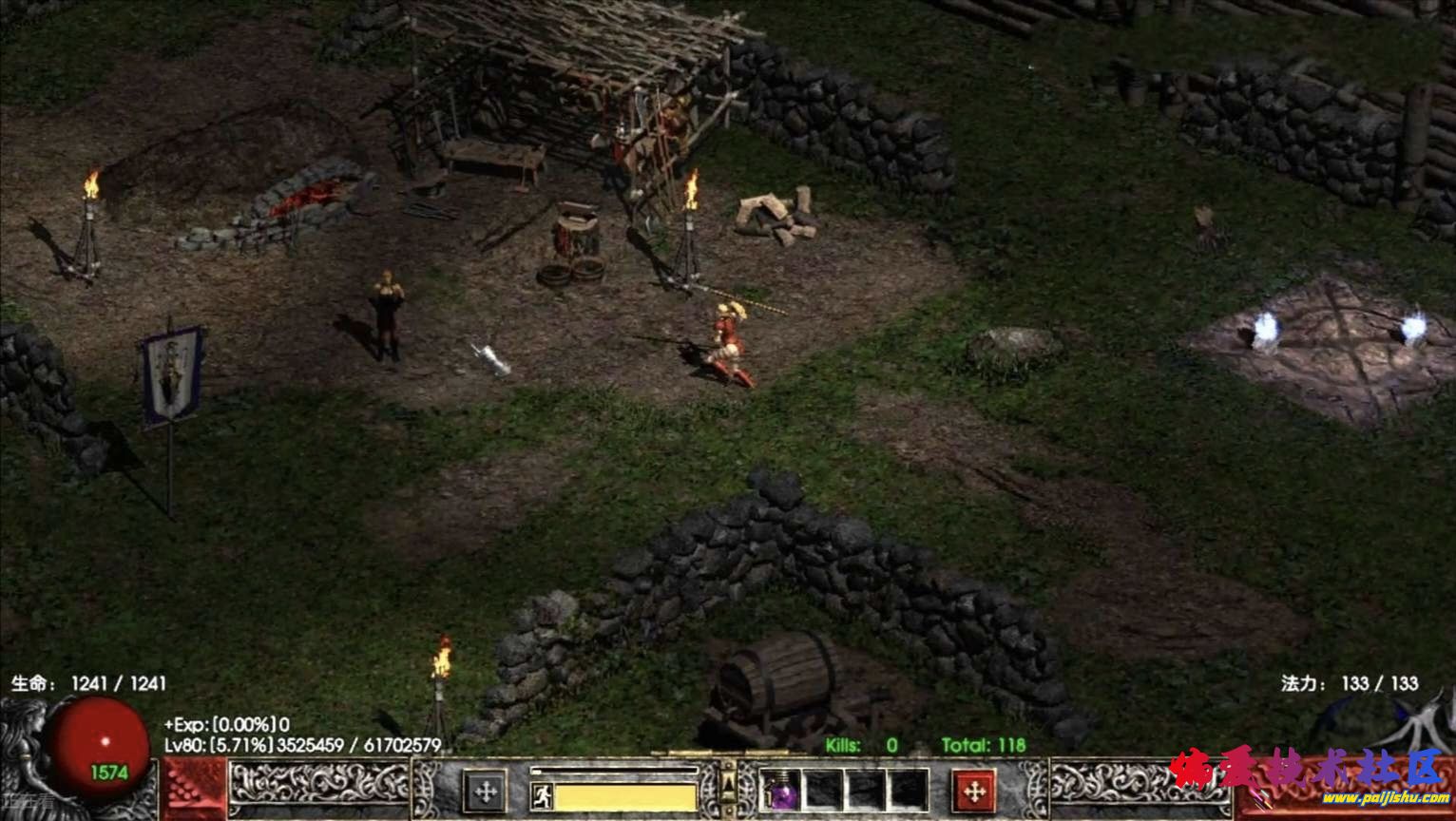Open the mini menu panel toggle above the belt
The height and width of the screenshot is (821, 1456).
728,781
